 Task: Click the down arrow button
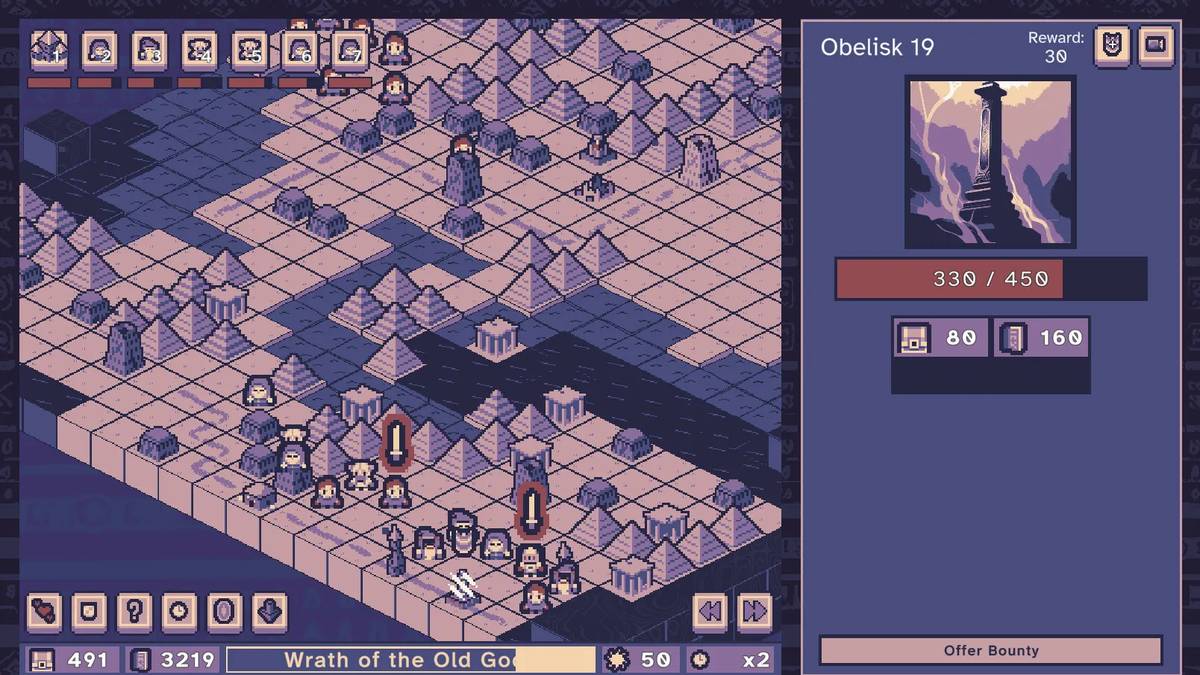[x=270, y=611]
